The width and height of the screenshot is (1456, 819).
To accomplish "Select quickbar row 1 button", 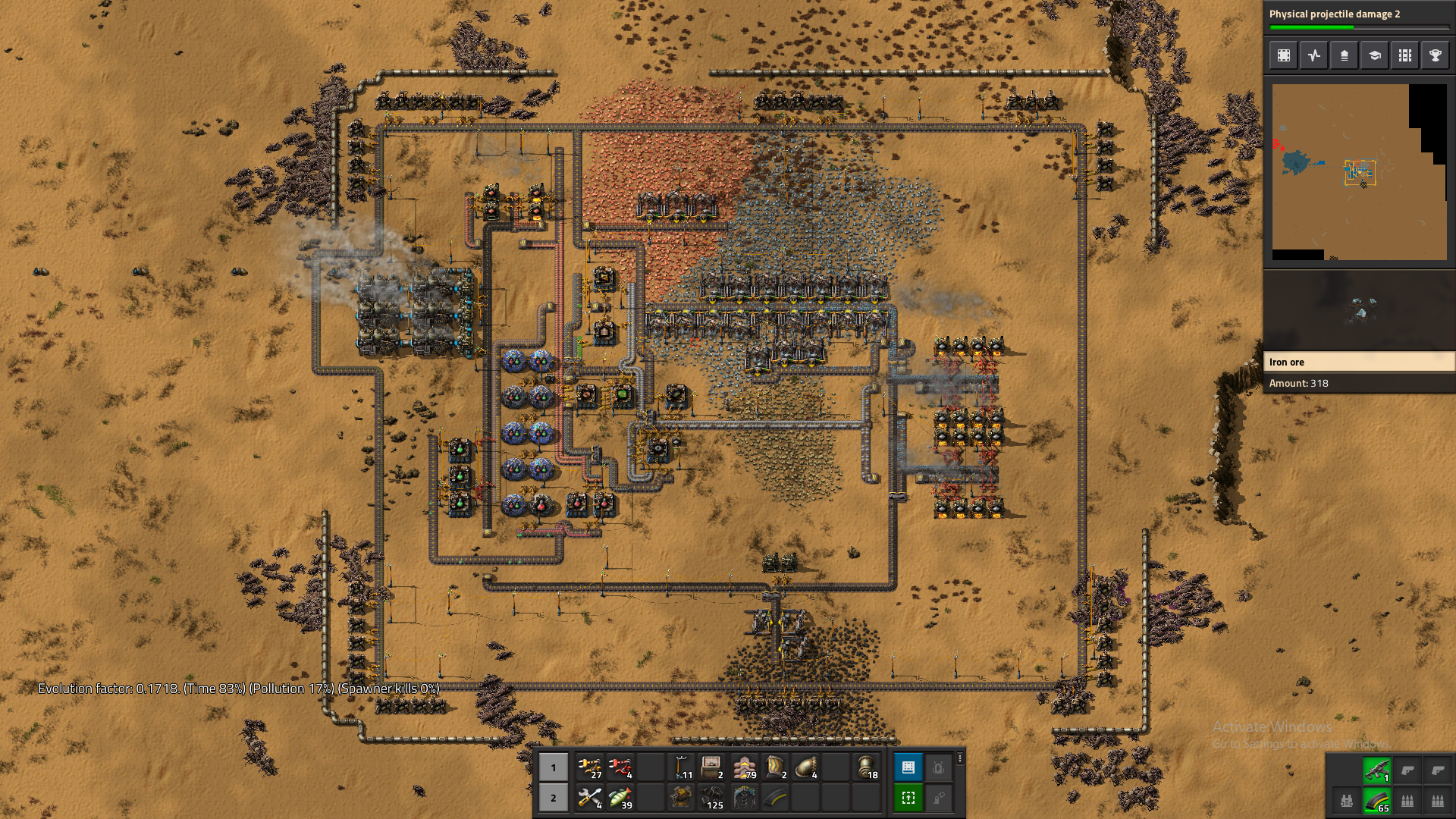I will pyautogui.click(x=554, y=767).
